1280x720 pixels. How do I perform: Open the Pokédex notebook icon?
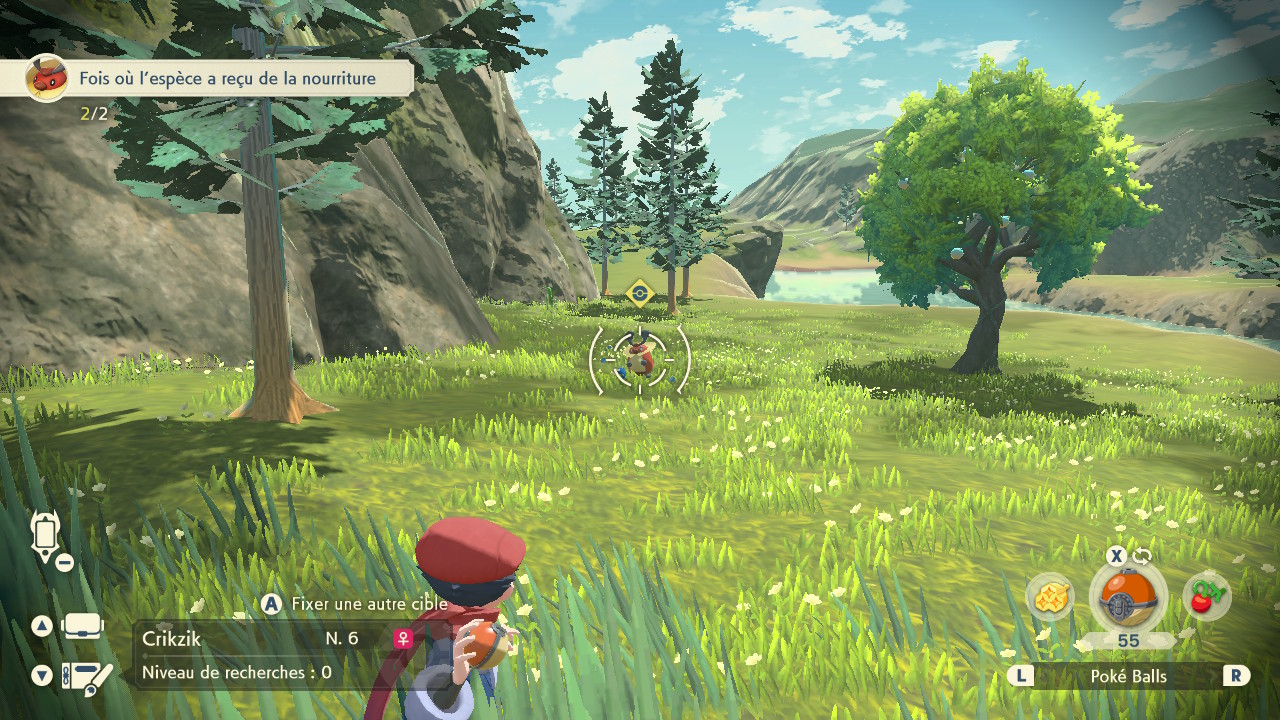86,677
